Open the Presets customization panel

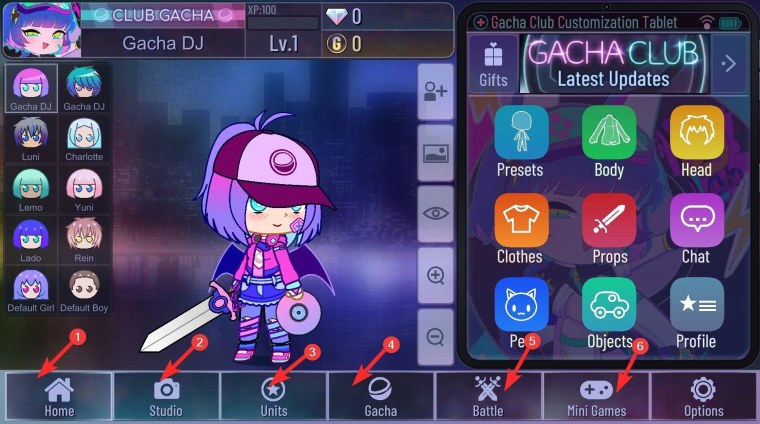(520, 140)
